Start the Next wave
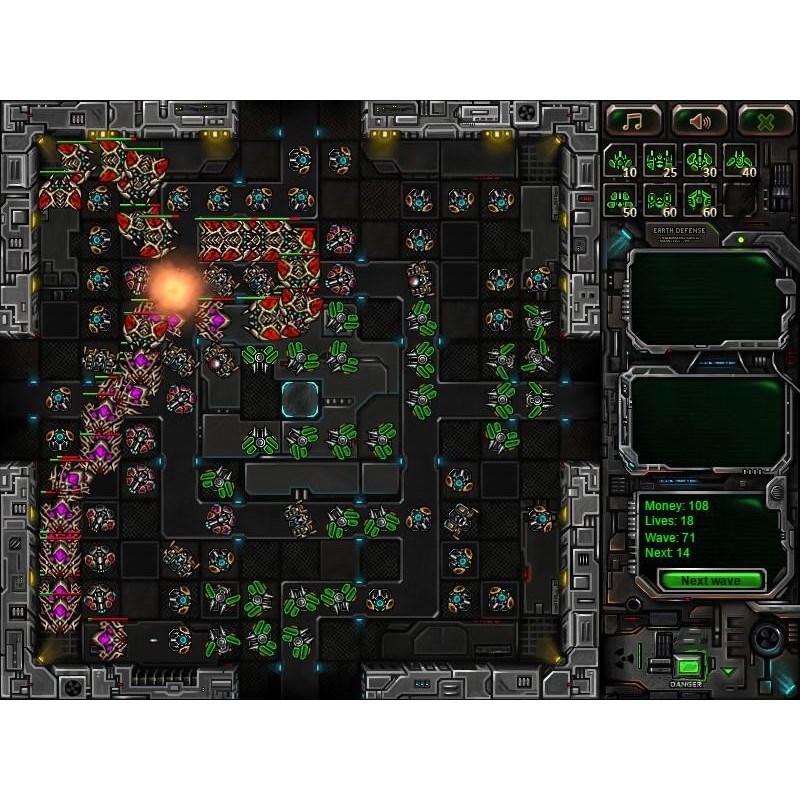This screenshot has width=800, height=800. click(711, 581)
